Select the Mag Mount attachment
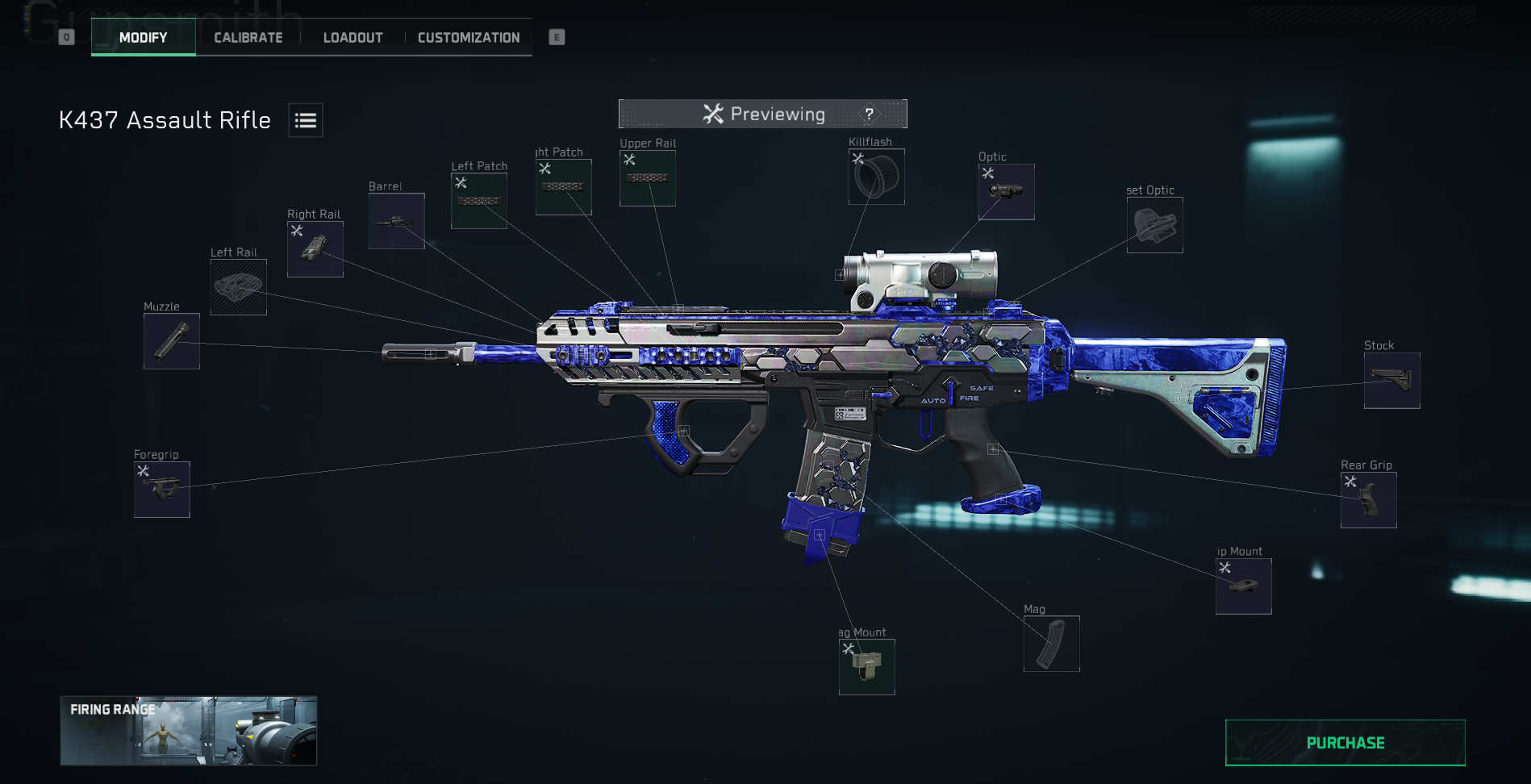1531x784 pixels. click(868, 666)
